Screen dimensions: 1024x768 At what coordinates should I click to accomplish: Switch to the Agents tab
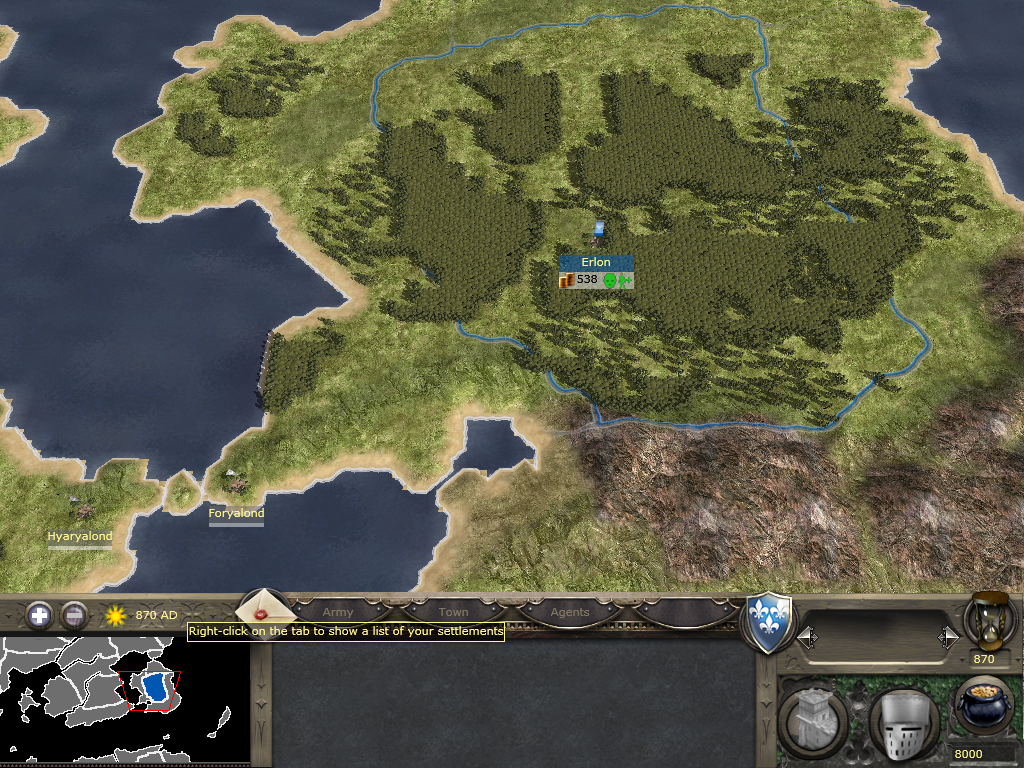(x=570, y=612)
